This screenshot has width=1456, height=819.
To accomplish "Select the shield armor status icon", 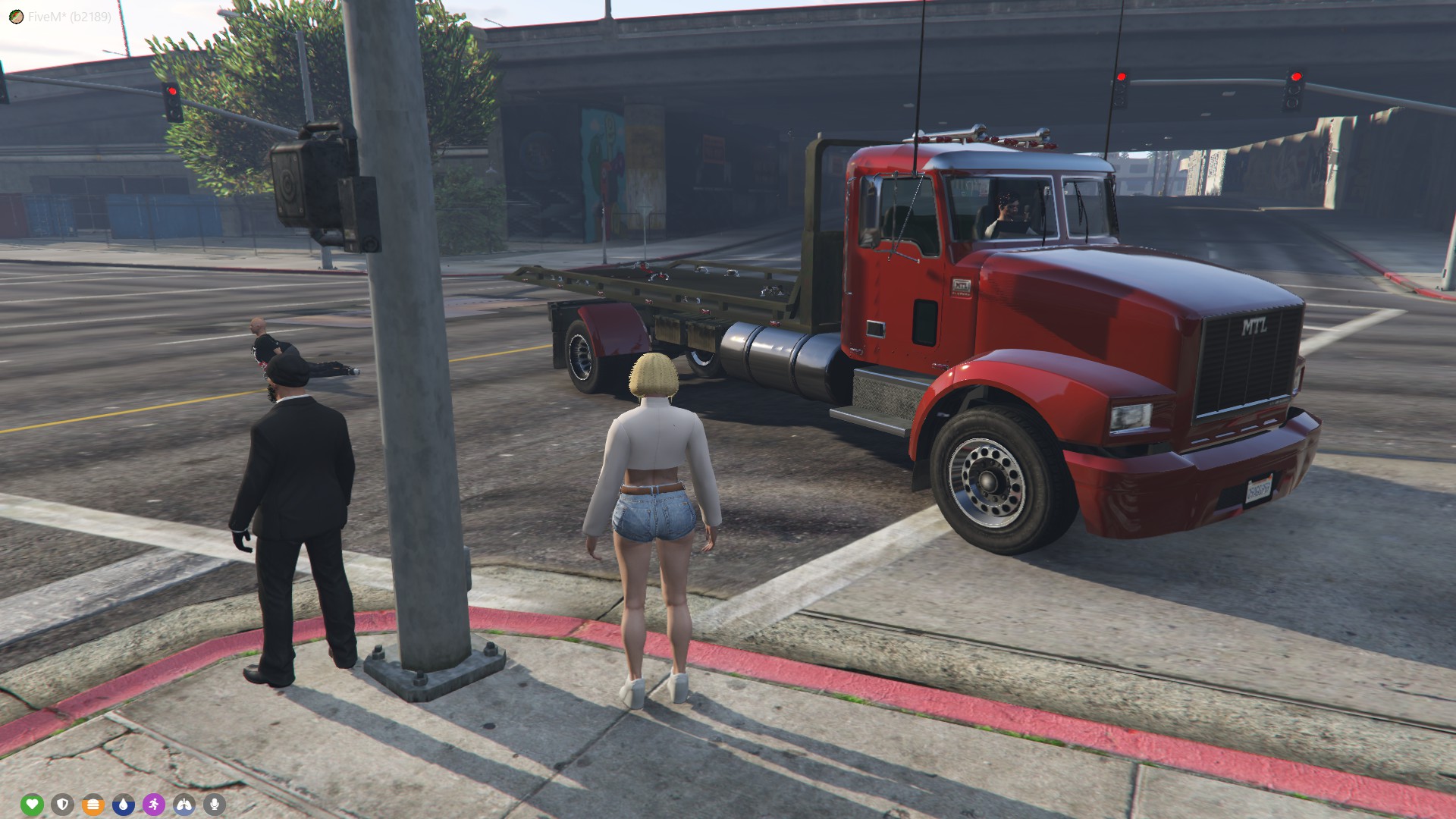I will (x=62, y=804).
